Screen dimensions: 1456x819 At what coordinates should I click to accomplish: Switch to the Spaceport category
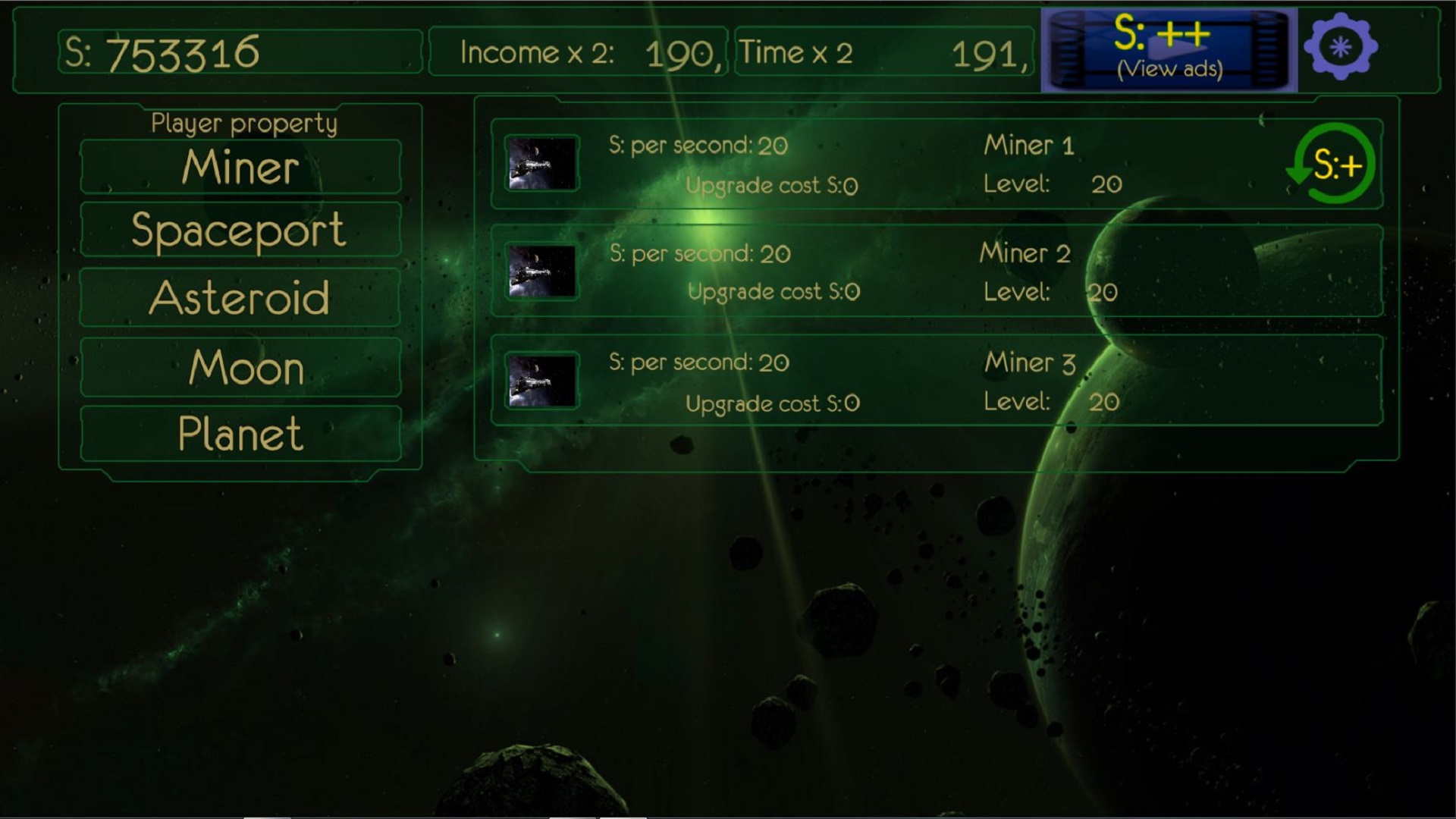point(240,229)
